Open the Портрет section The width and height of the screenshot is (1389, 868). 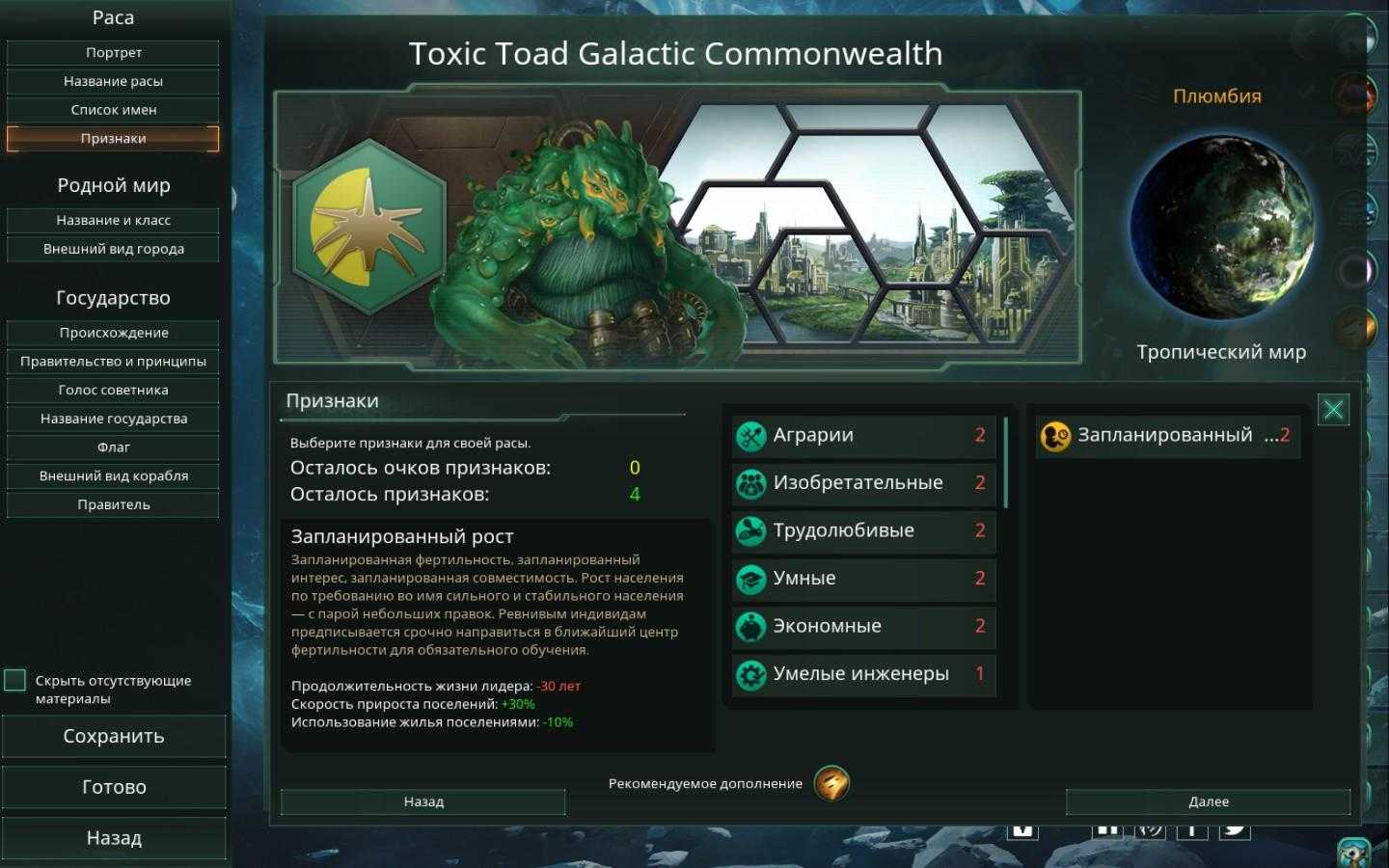pyautogui.click(x=113, y=53)
